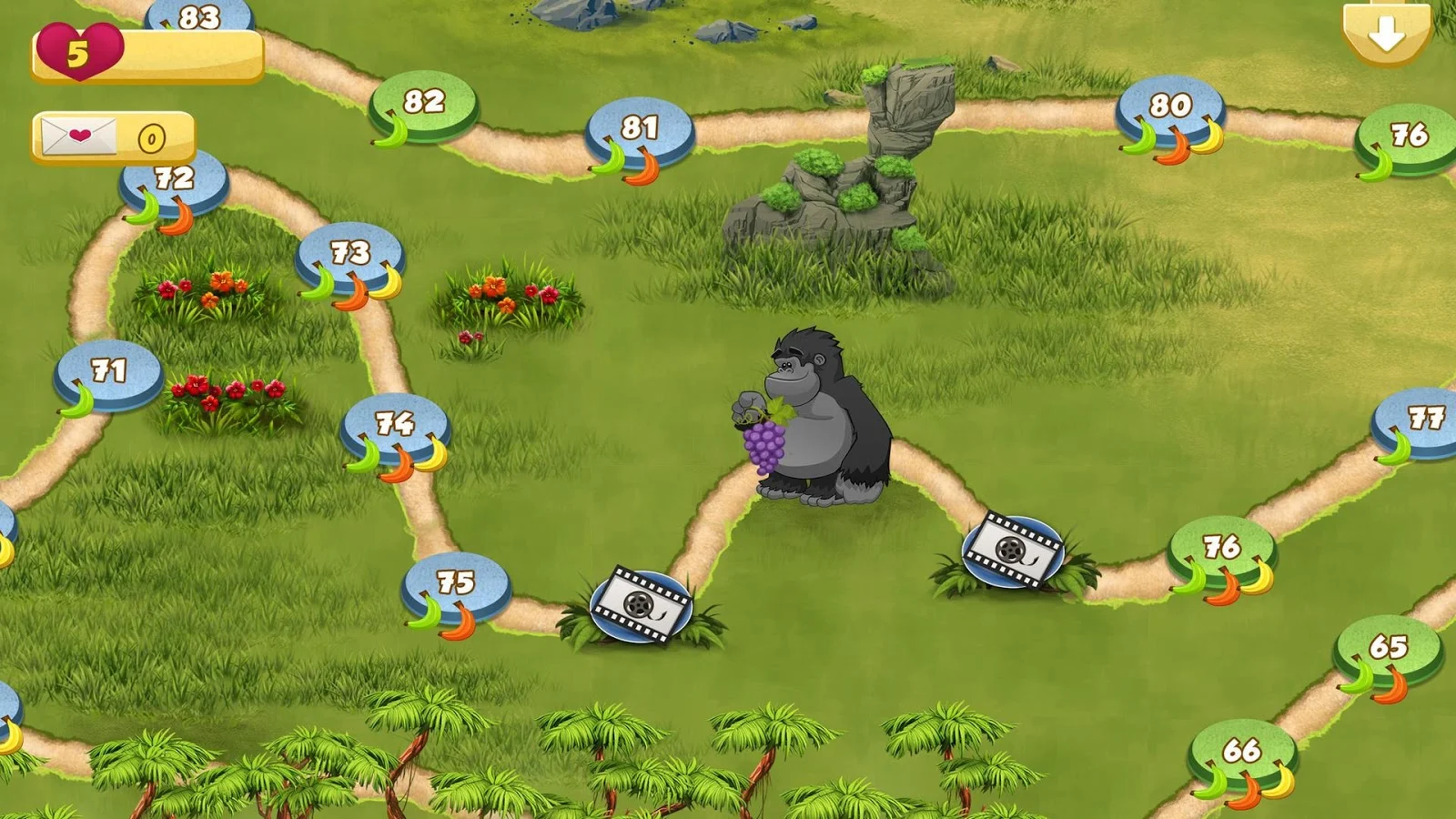Start level 74
Screen dimensions: 1456x819
tap(393, 424)
